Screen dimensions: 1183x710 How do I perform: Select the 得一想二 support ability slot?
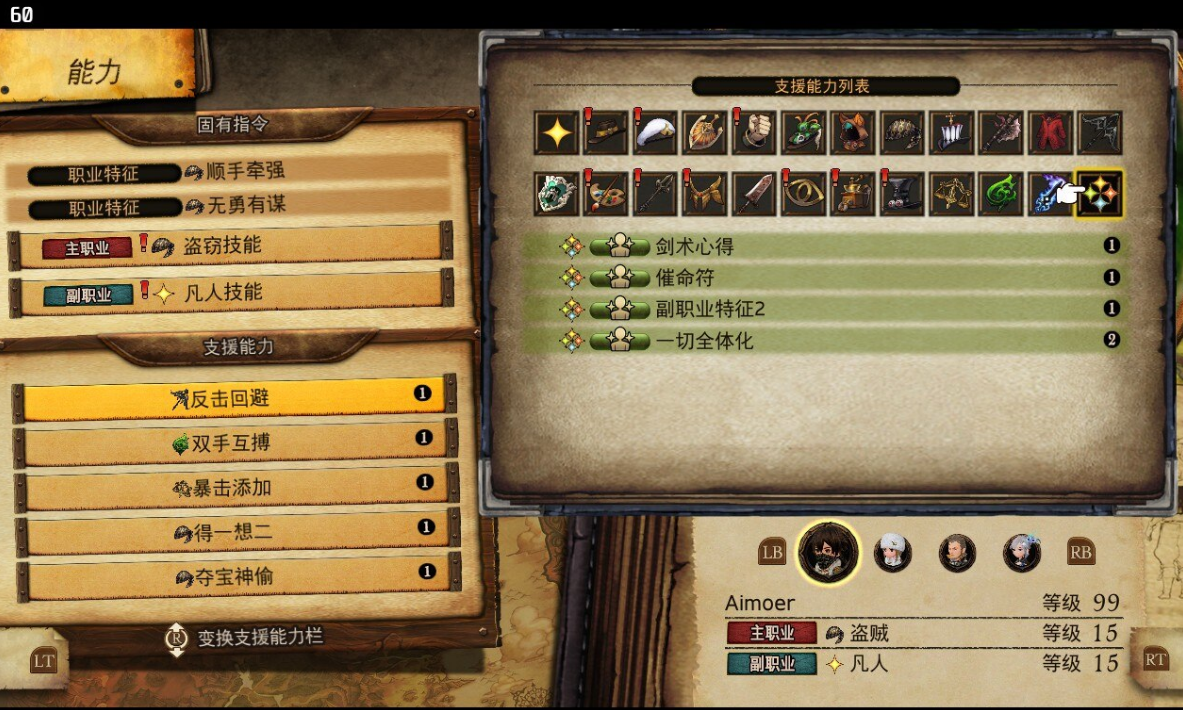tap(232, 532)
